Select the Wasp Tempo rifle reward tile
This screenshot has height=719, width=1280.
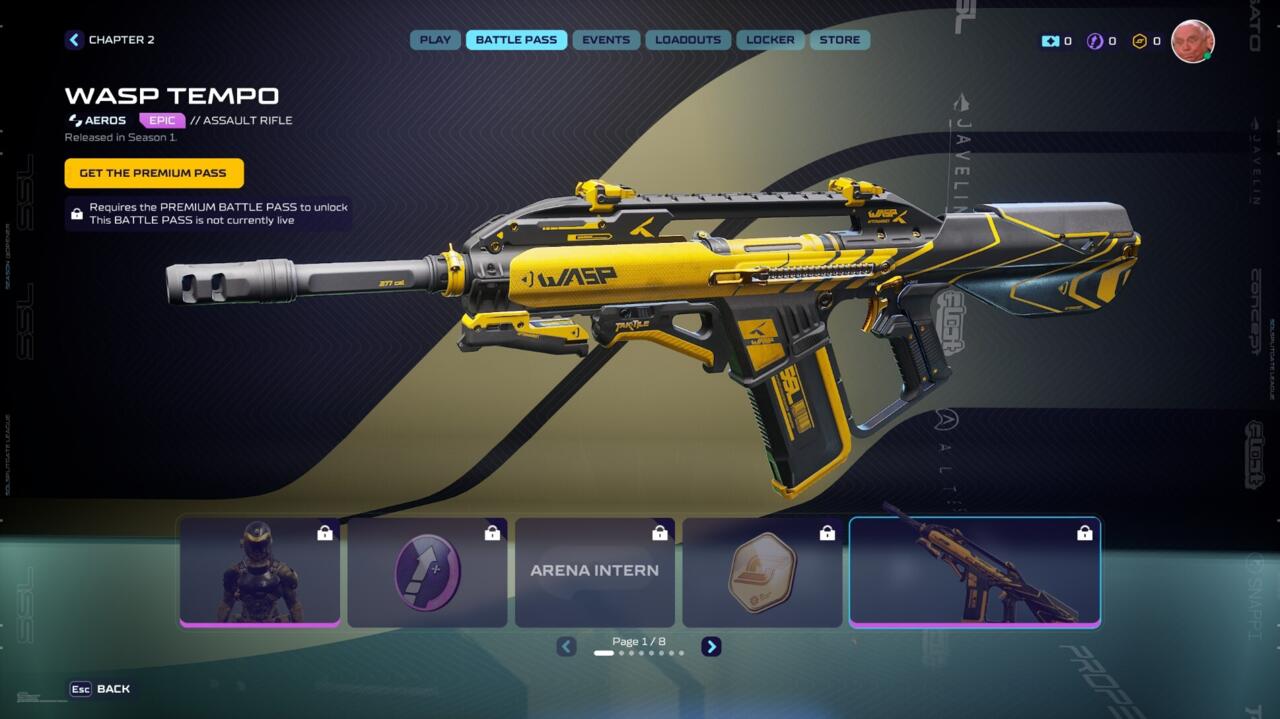click(x=975, y=572)
